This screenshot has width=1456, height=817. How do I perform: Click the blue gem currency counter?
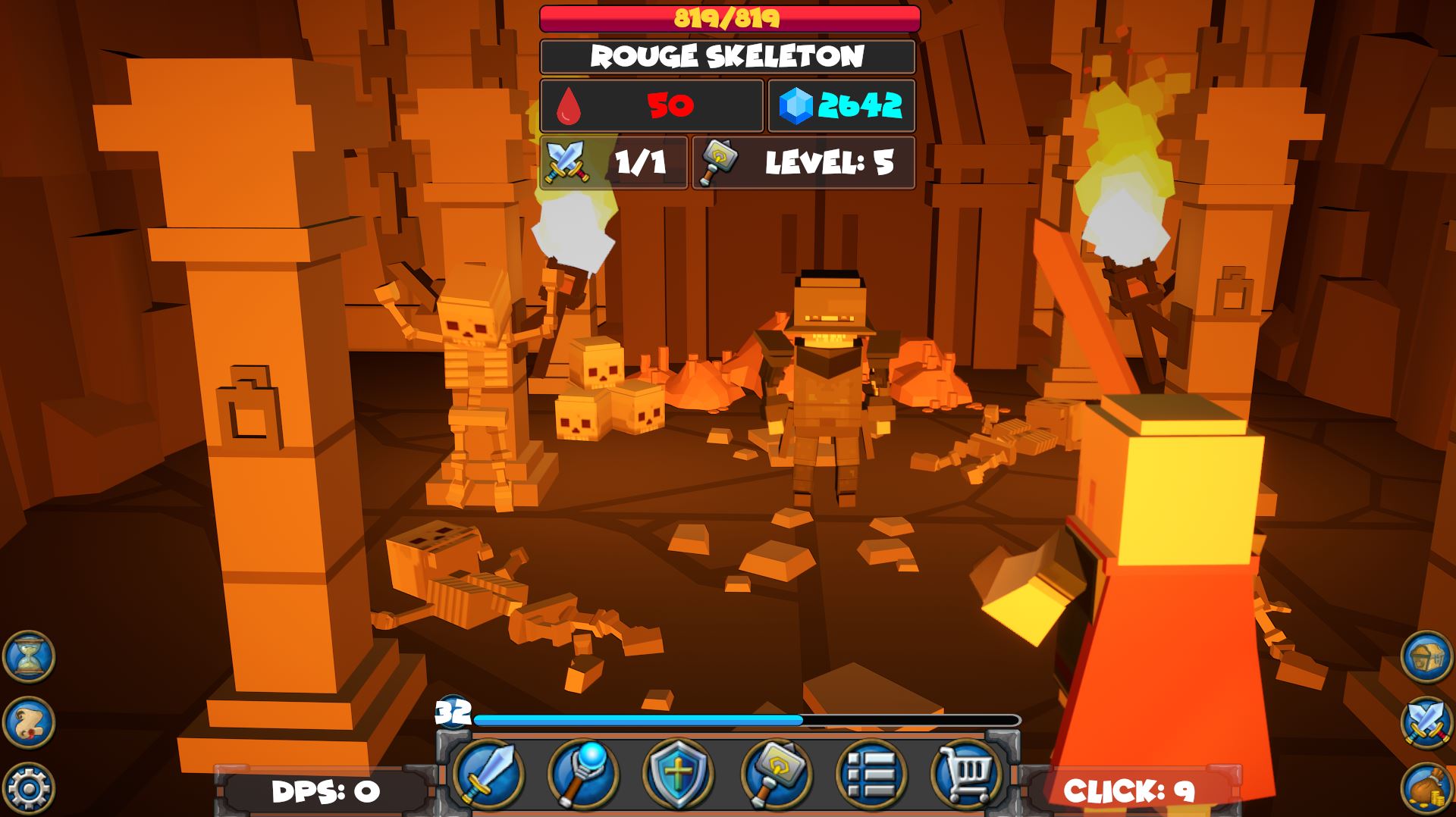coord(842,106)
